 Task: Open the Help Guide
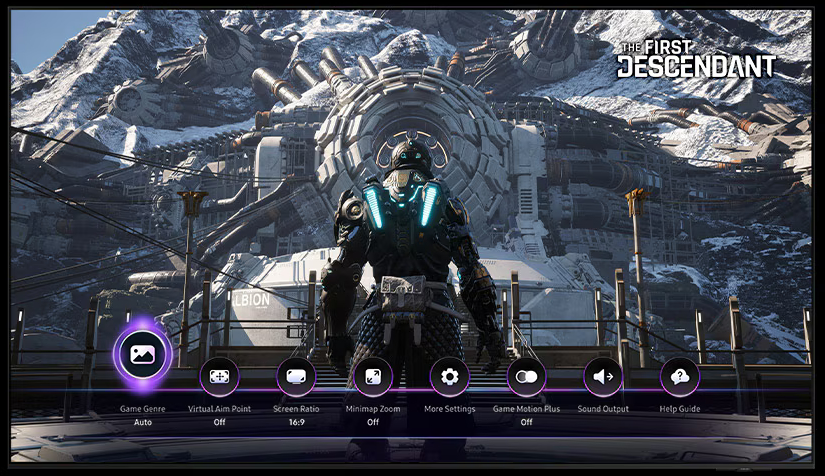pos(680,377)
